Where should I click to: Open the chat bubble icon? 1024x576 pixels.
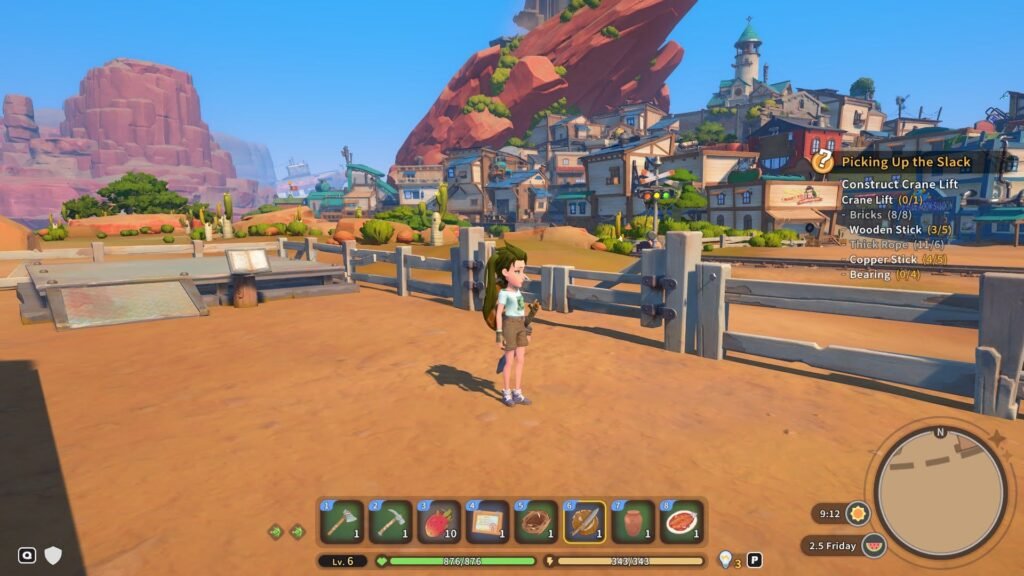coord(27,555)
